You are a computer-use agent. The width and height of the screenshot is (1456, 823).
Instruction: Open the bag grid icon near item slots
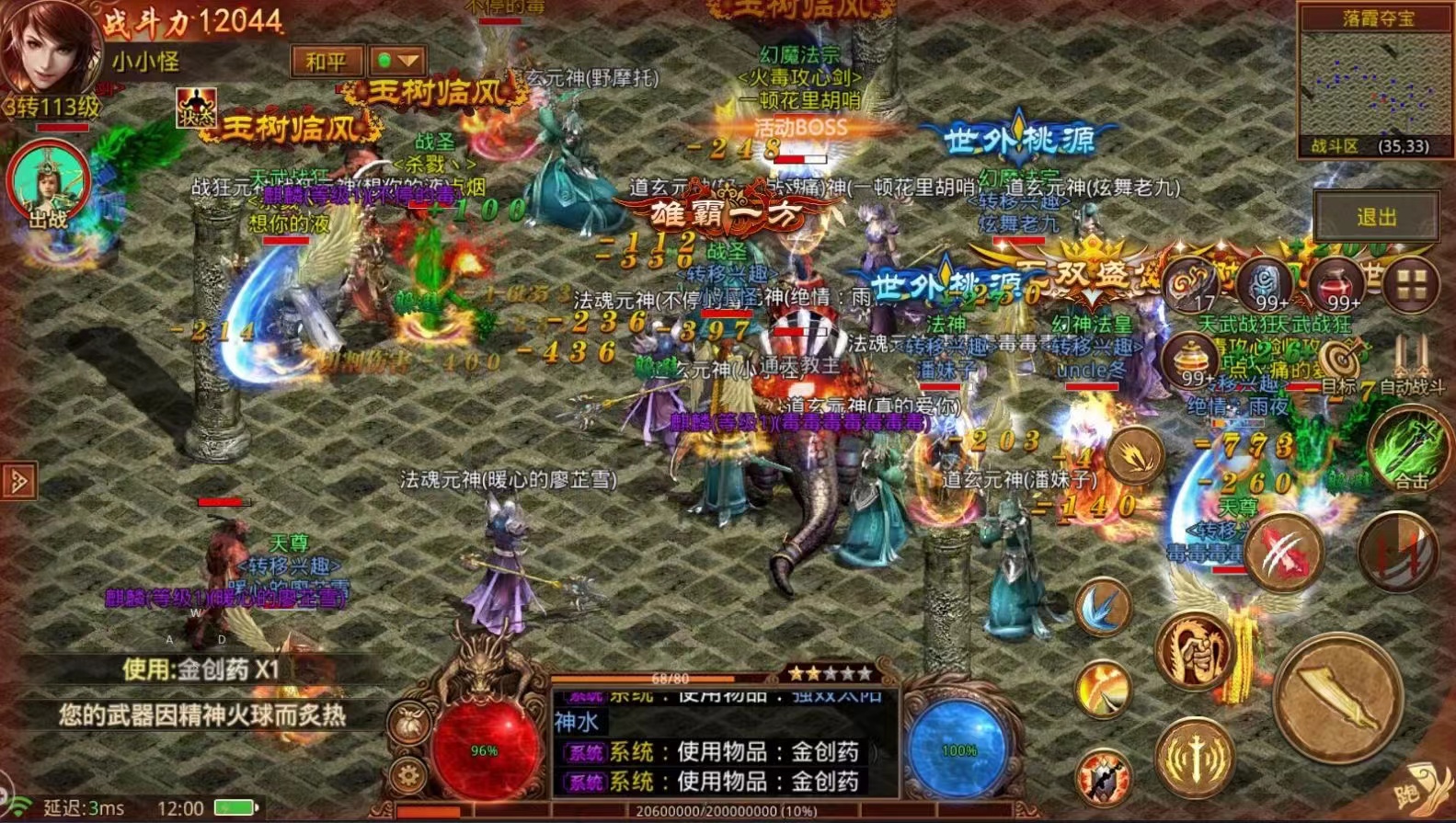tap(1411, 282)
